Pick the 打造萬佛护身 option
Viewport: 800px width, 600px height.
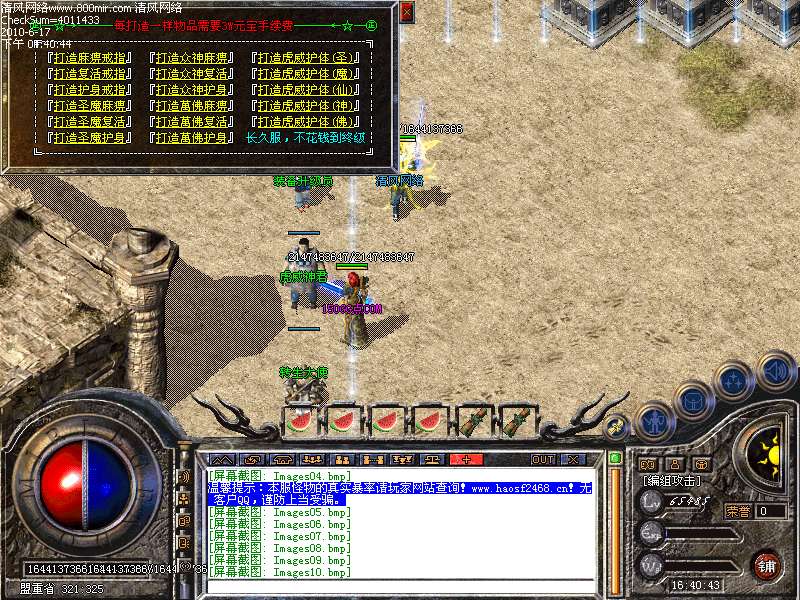pos(190,138)
